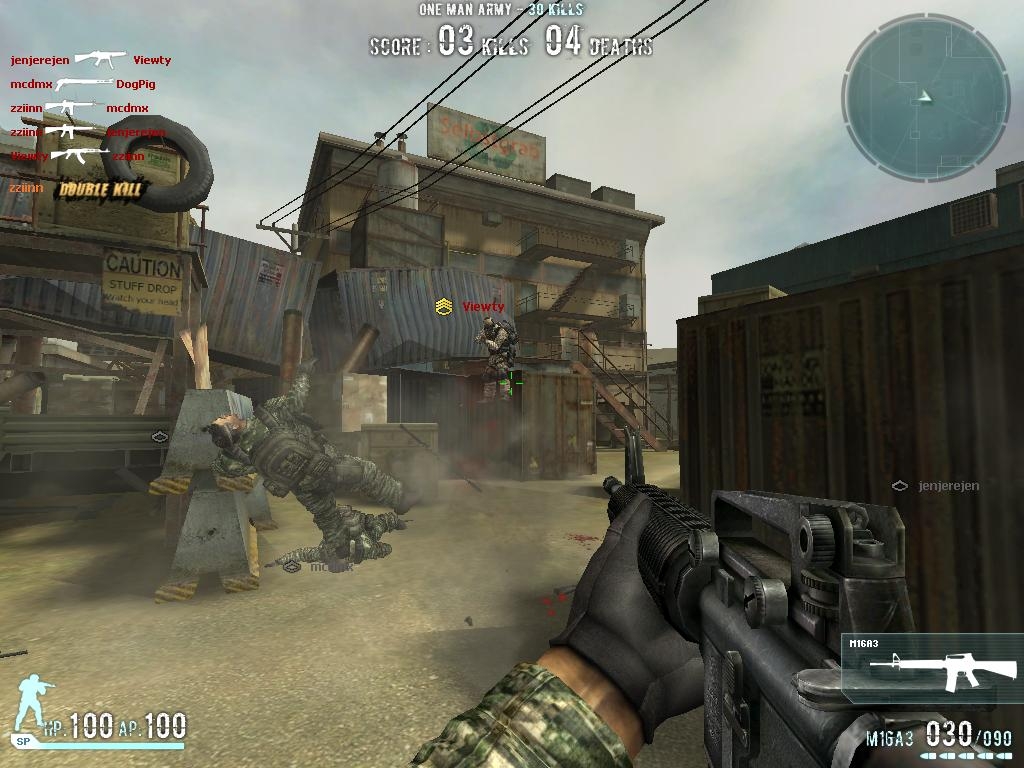Click the circular radar minimap

pos(926,97)
